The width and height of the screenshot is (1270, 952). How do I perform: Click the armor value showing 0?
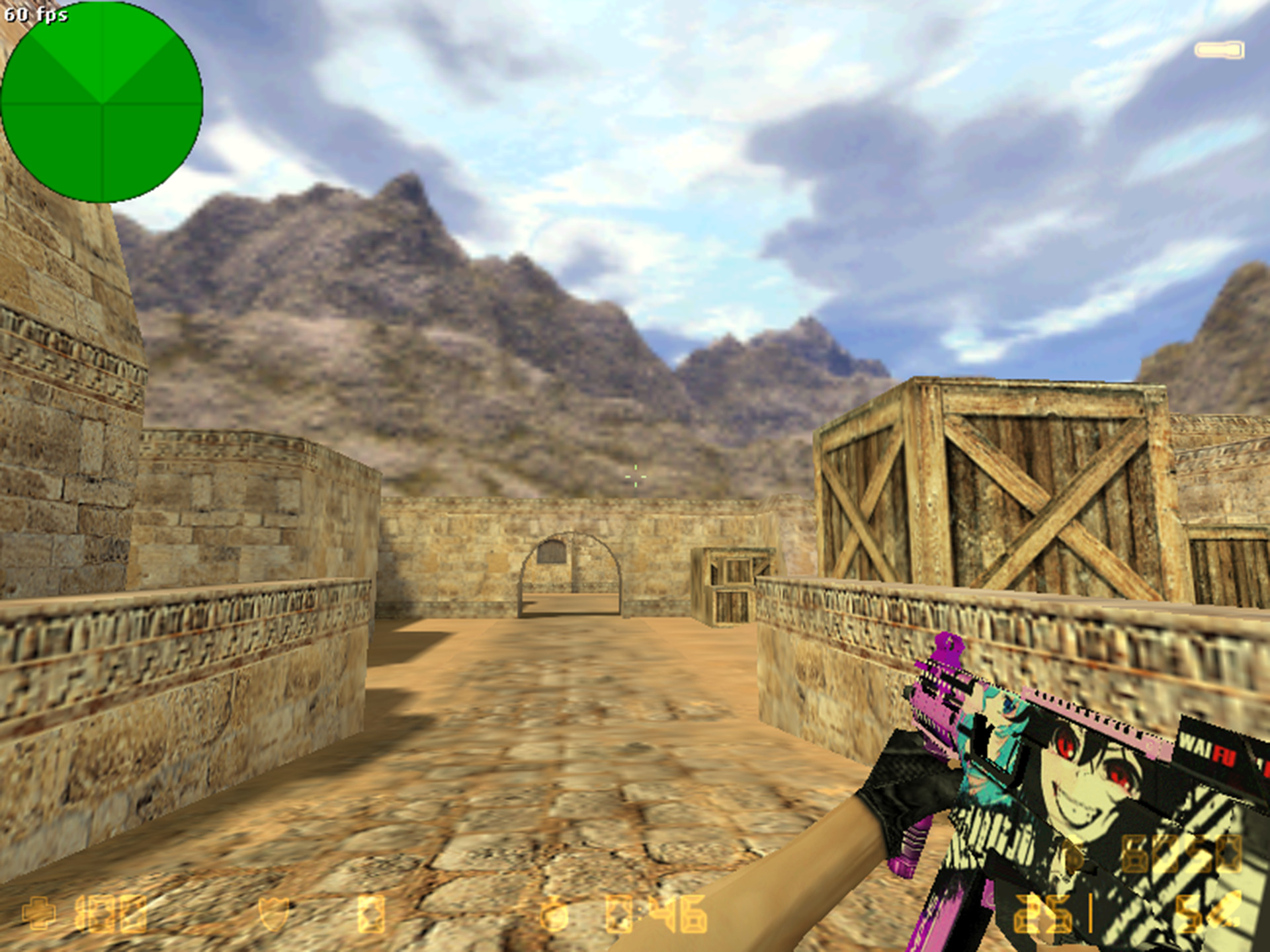click(x=372, y=914)
